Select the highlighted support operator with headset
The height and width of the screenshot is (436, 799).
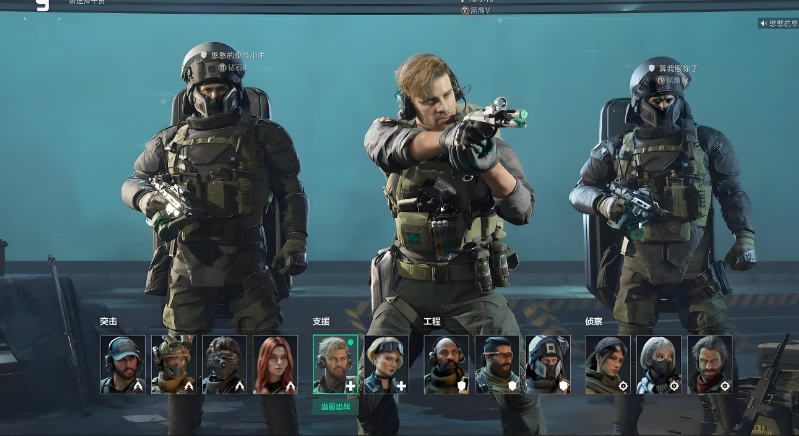pyautogui.click(x=335, y=364)
